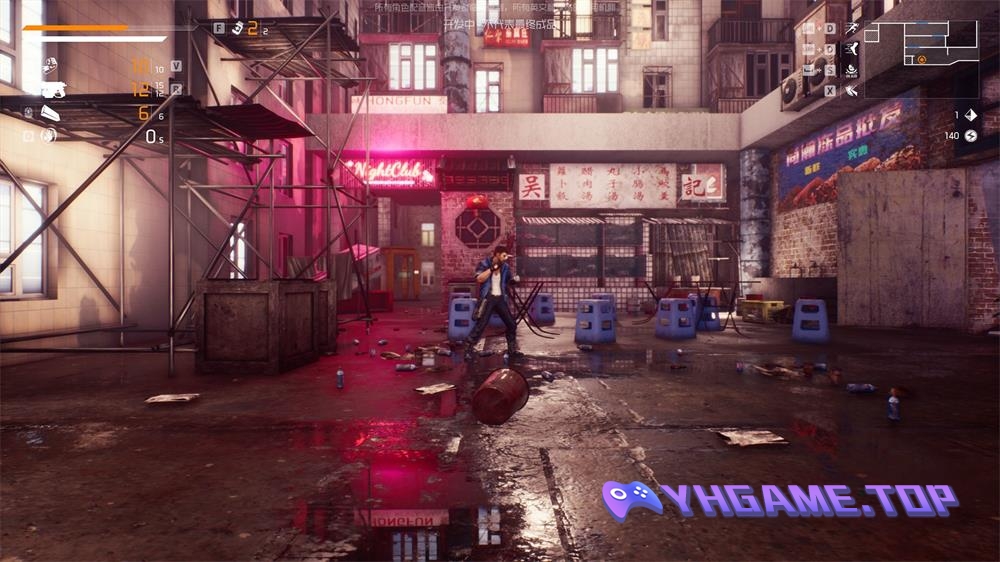
Task: Click the orange player marker on minimap
Action: [921, 60]
